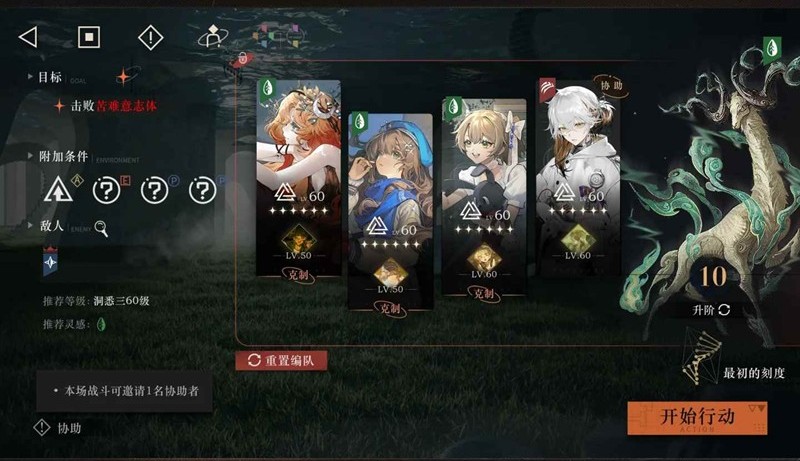Open the 协助 assist option
The width and height of the screenshot is (800, 461).
pyautogui.click(x=58, y=428)
